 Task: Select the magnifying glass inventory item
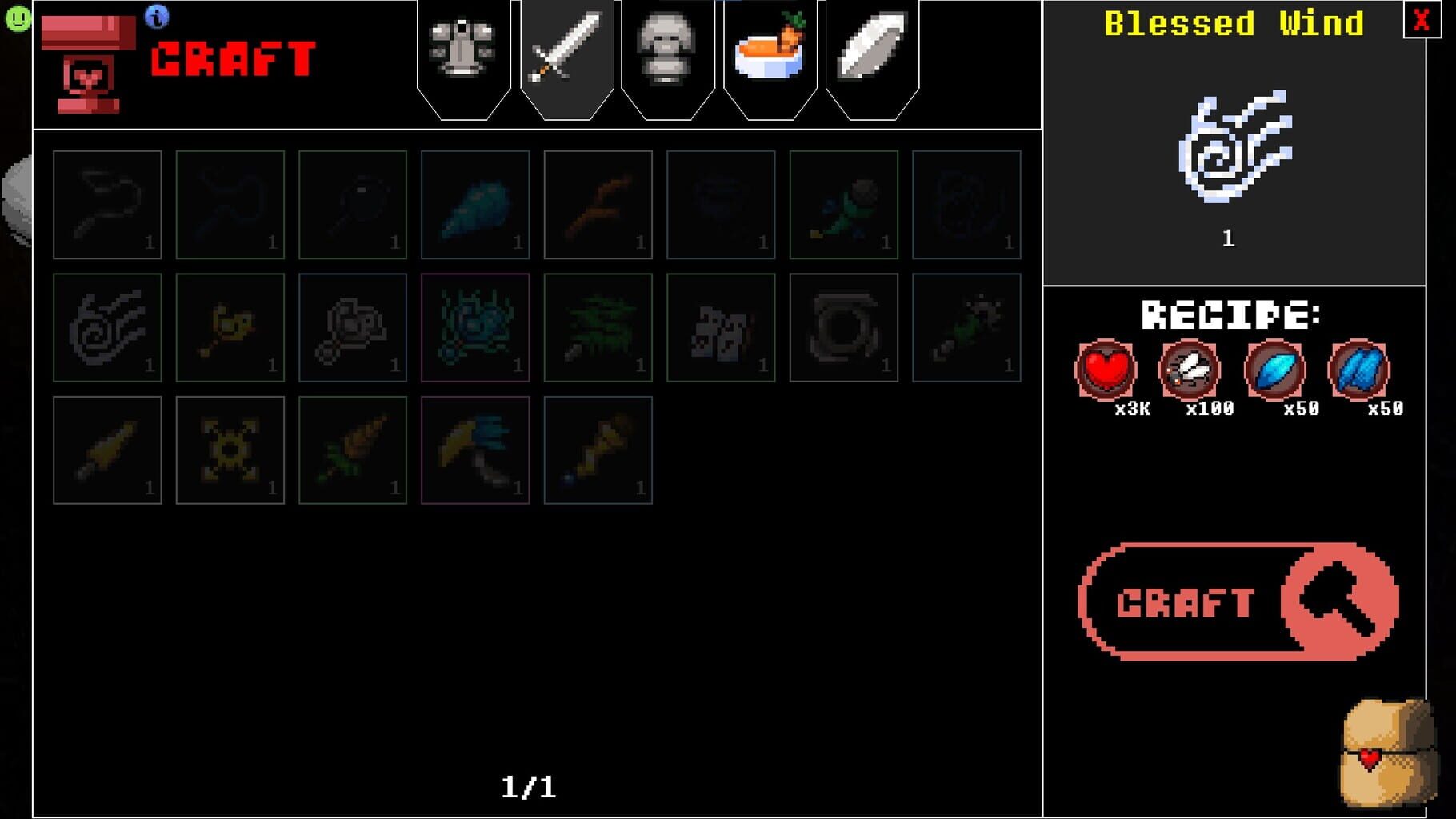pyautogui.click(x=353, y=205)
